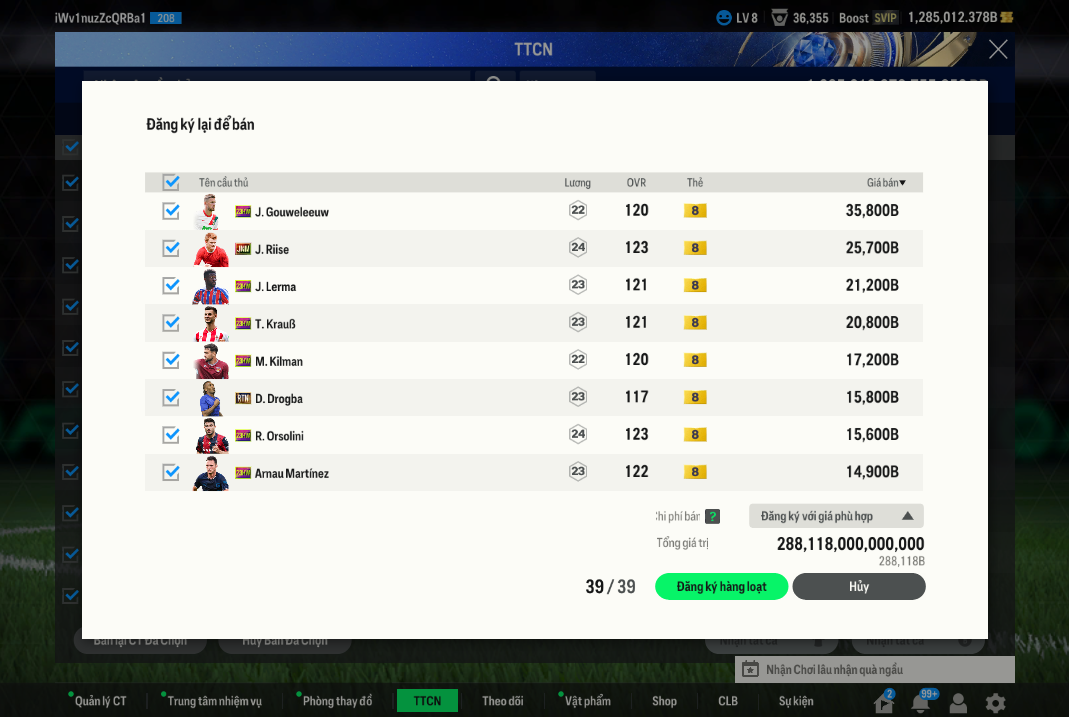Show help for Chi phí bán
The width and height of the screenshot is (1069, 717).
tap(712, 517)
